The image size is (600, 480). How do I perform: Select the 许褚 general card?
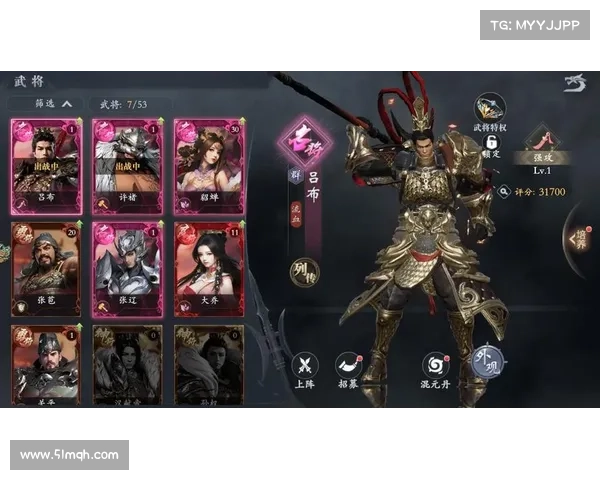[x=126, y=163]
